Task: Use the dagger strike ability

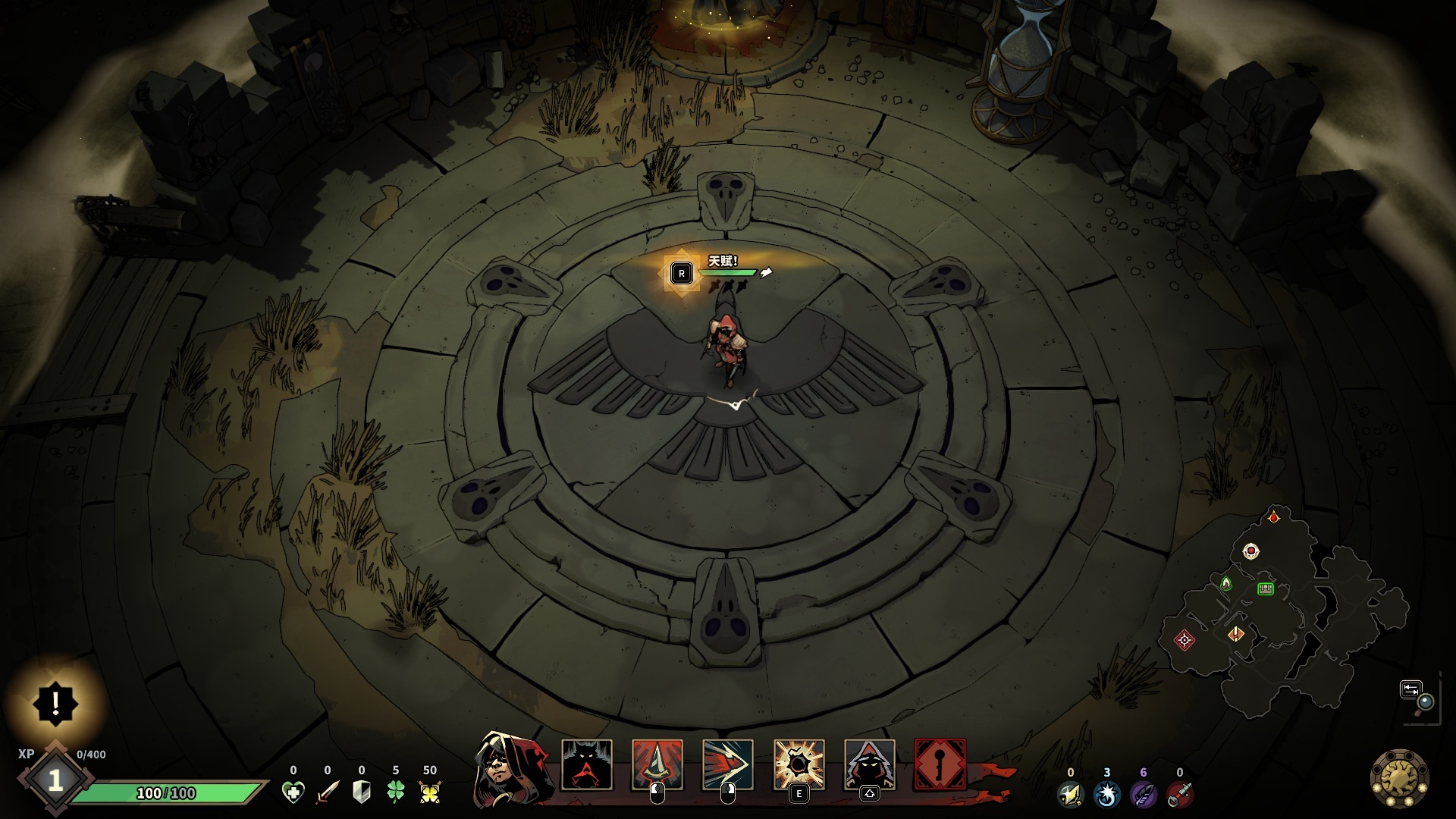Action: click(x=657, y=765)
